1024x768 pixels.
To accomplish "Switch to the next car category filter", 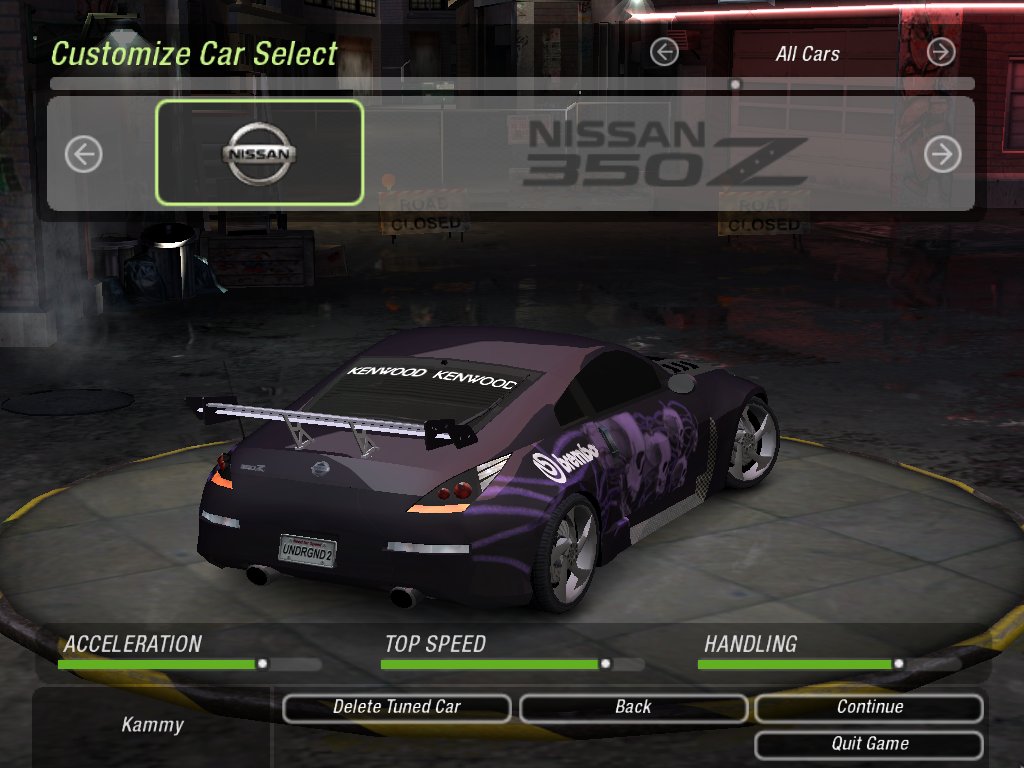I will 941,52.
